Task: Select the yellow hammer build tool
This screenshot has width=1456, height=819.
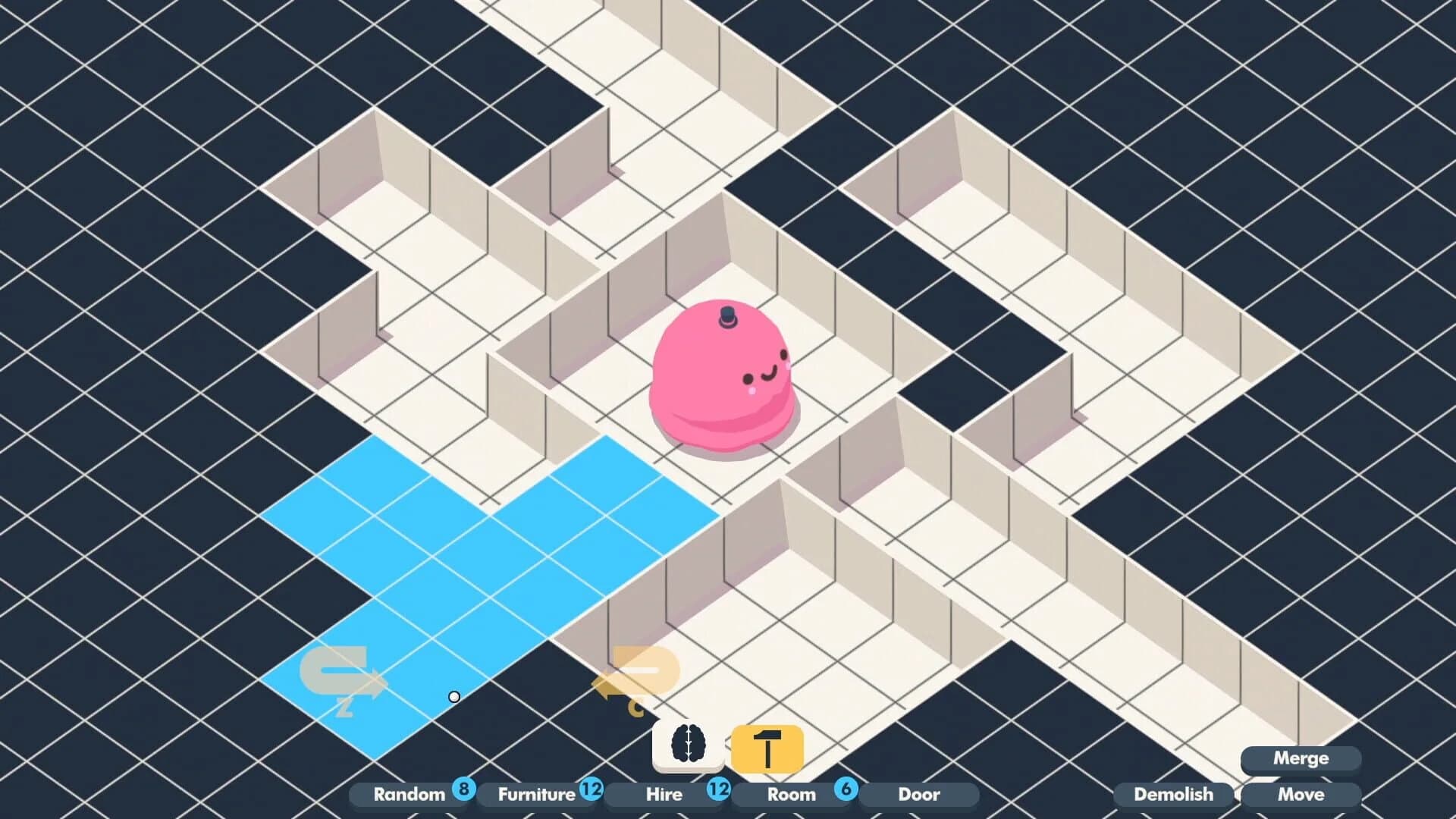Action: [x=767, y=746]
